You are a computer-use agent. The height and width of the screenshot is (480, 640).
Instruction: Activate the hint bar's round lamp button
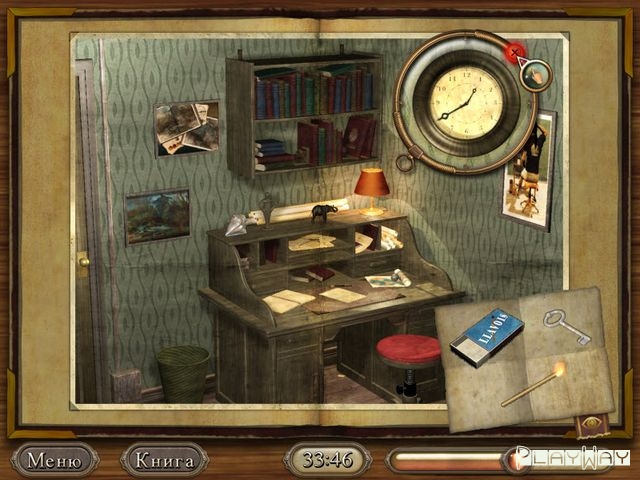(518, 460)
